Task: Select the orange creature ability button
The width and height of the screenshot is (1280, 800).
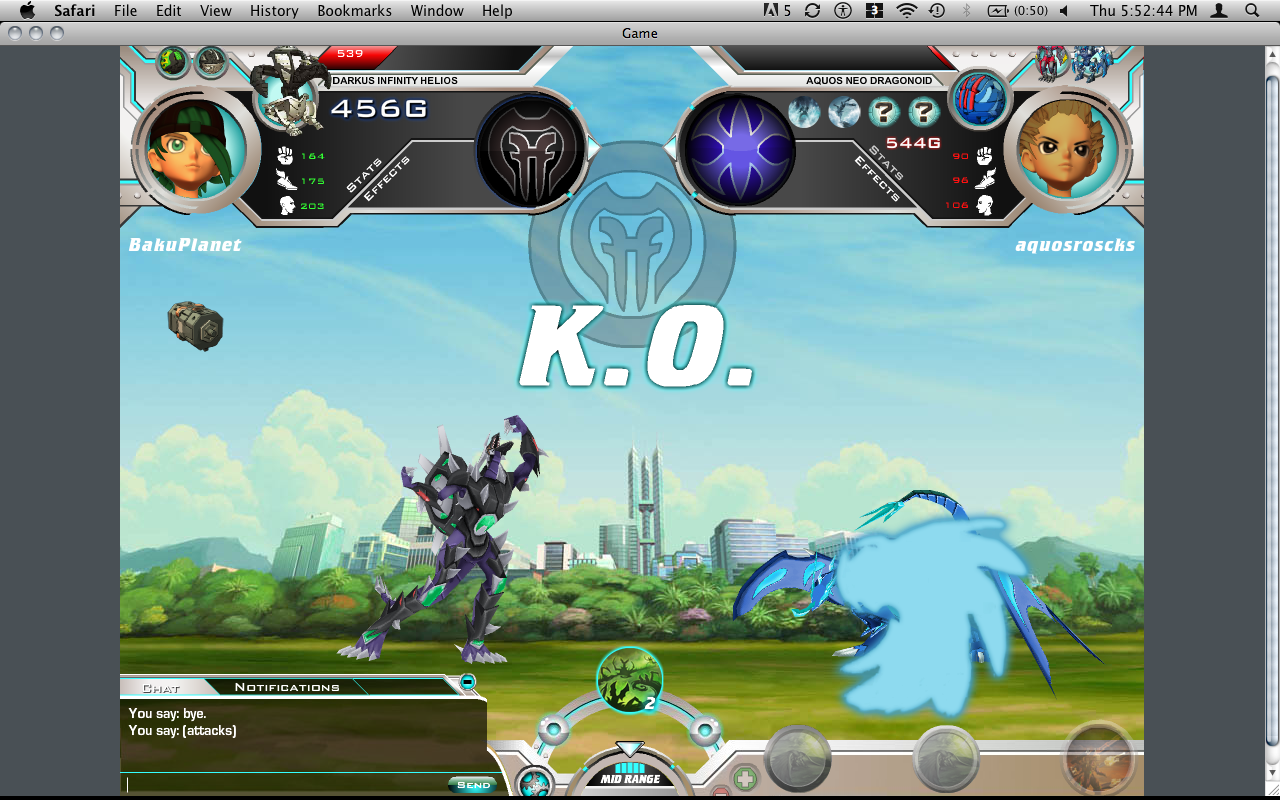Action: [x=1099, y=758]
